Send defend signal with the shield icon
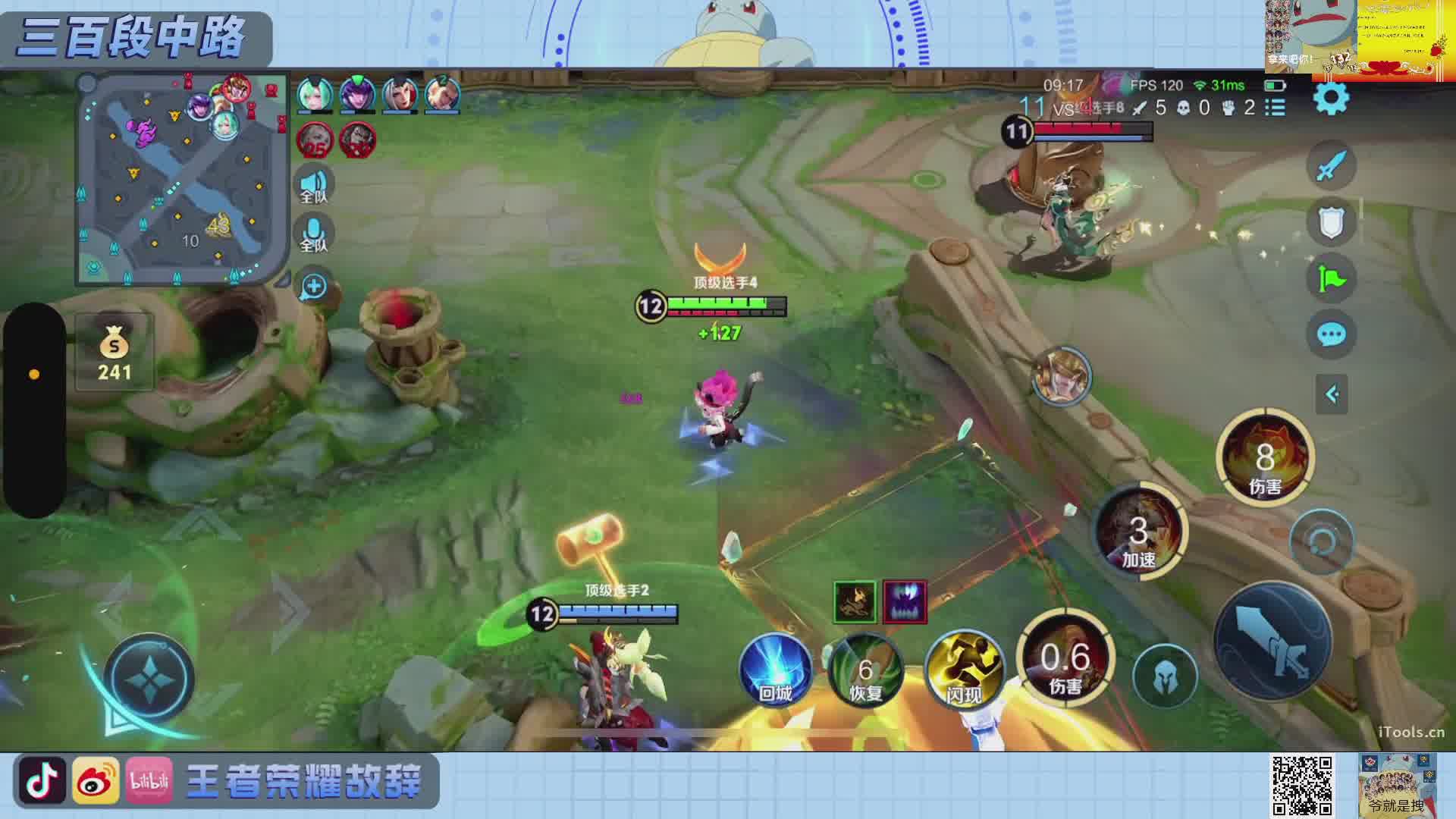1456x819 pixels. tap(1331, 222)
